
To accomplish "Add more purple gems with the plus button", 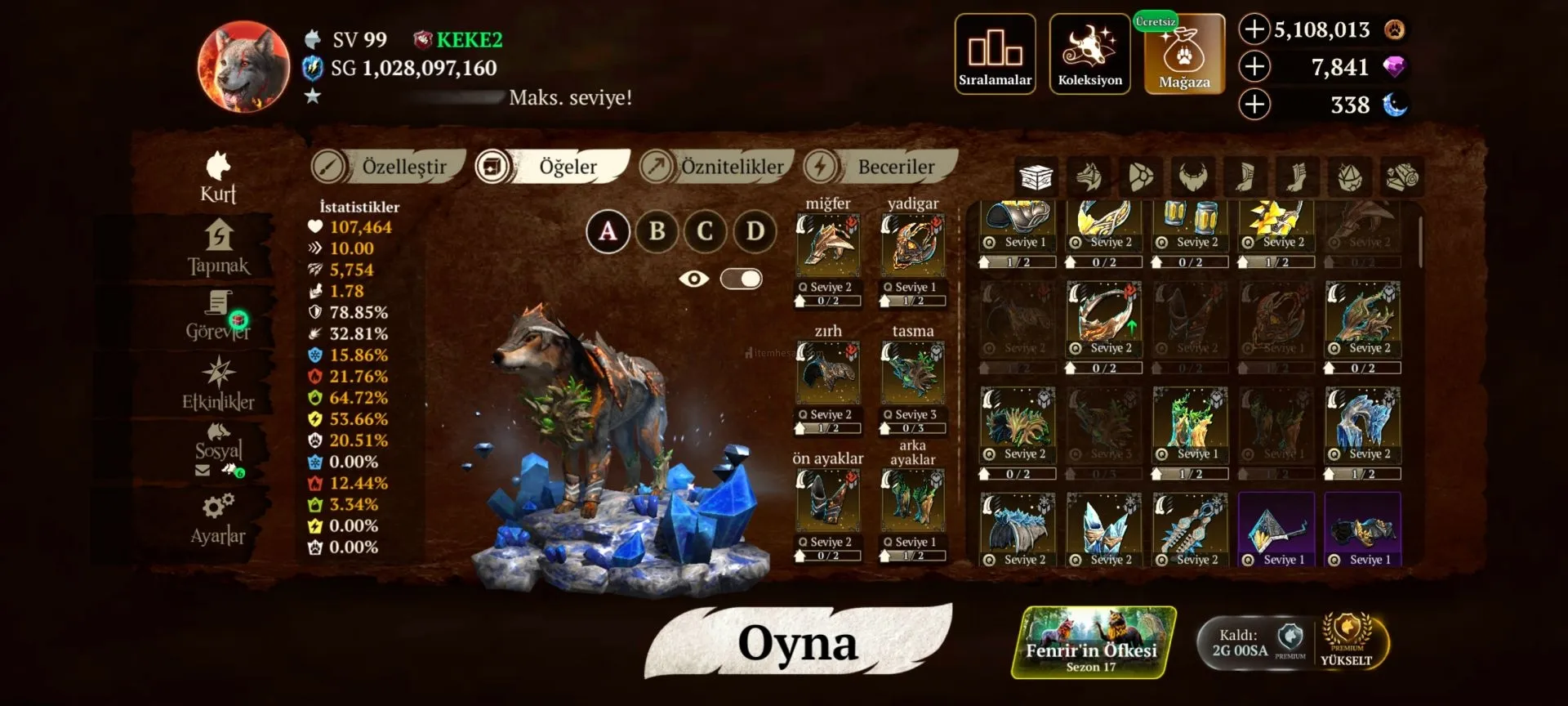I will tap(1254, 67).
